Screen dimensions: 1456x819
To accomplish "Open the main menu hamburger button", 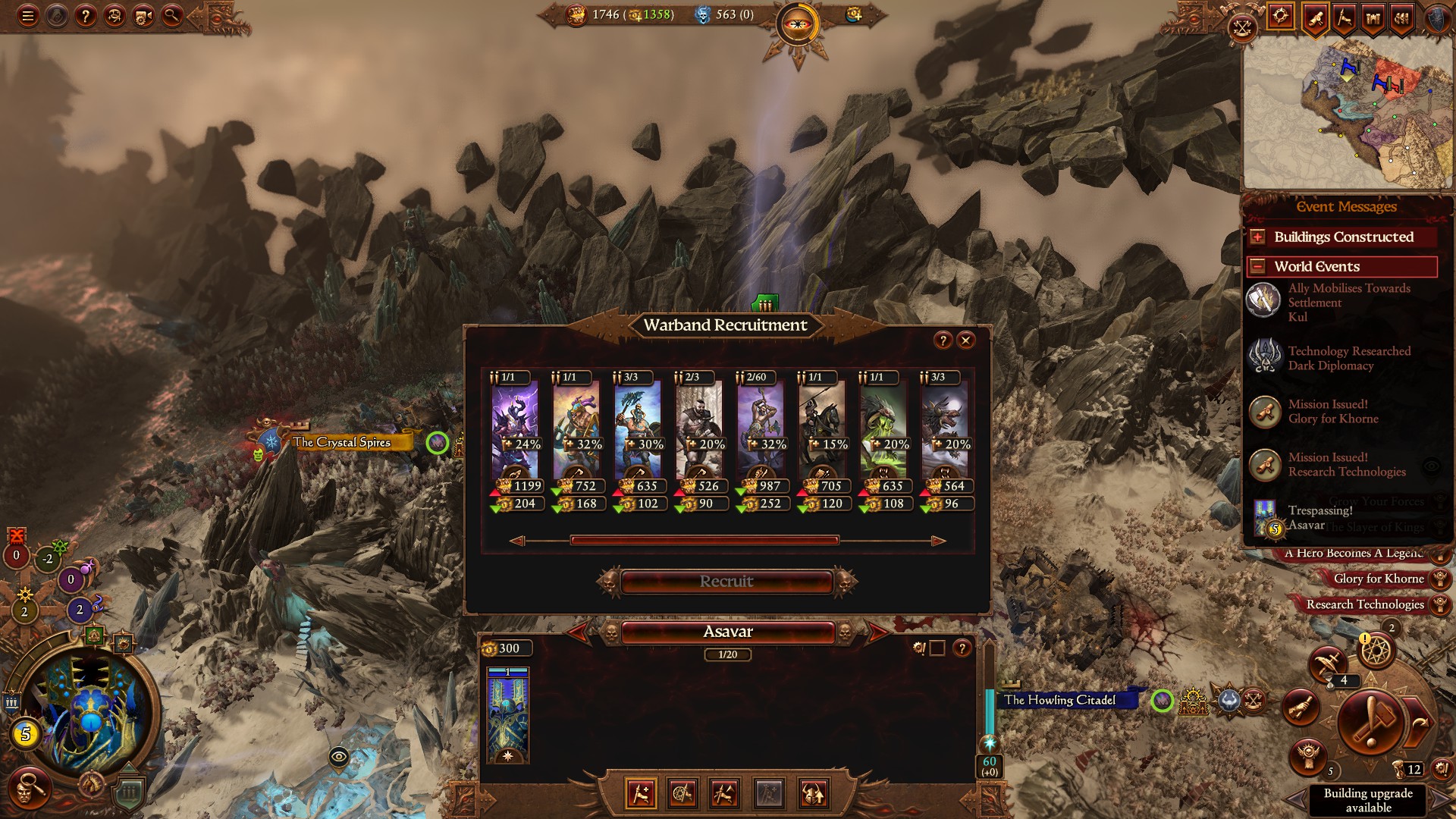I will coord(28,16).
